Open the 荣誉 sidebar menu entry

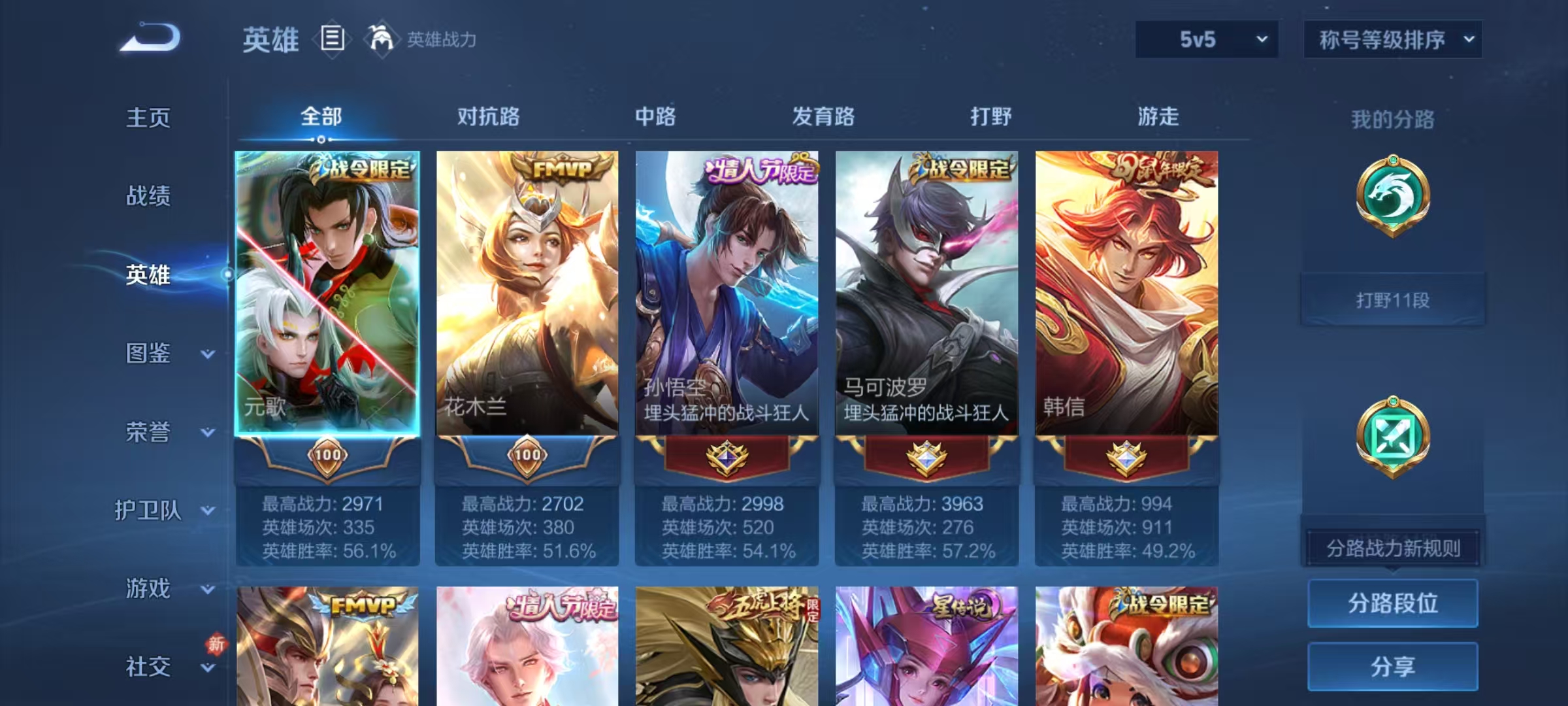150,431
